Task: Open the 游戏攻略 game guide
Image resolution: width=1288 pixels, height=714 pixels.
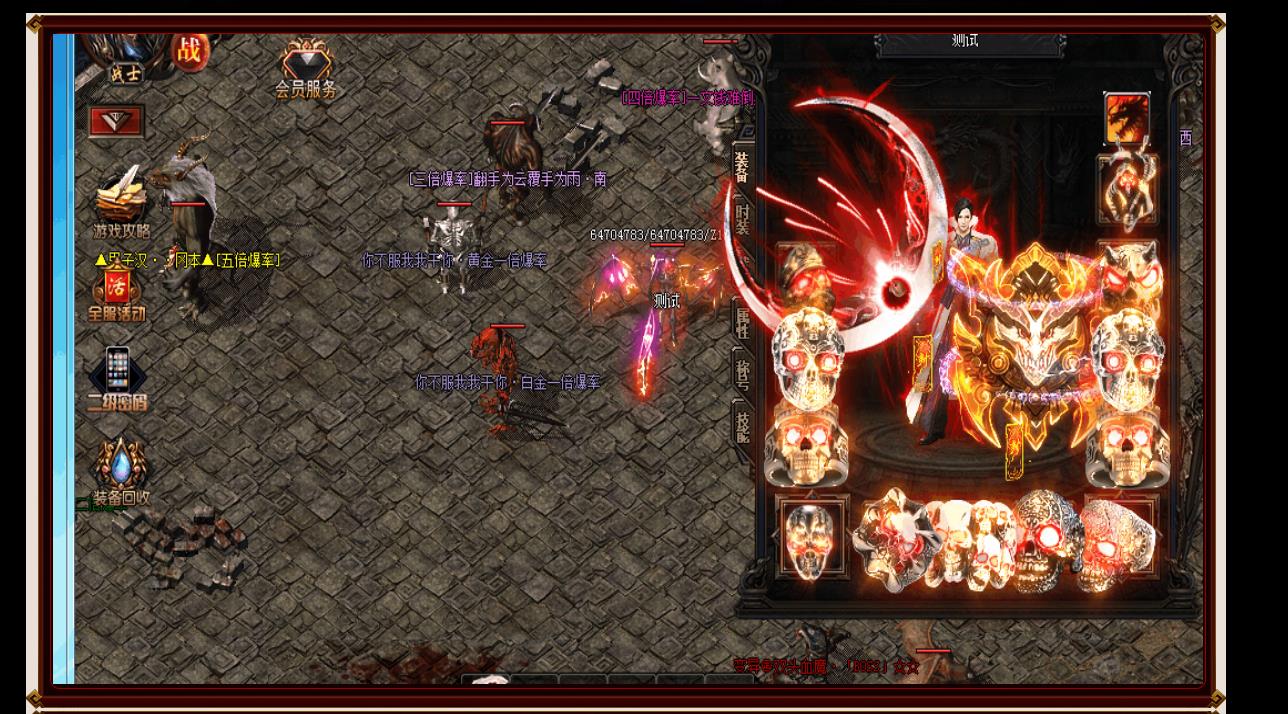Action: point(122,203)
